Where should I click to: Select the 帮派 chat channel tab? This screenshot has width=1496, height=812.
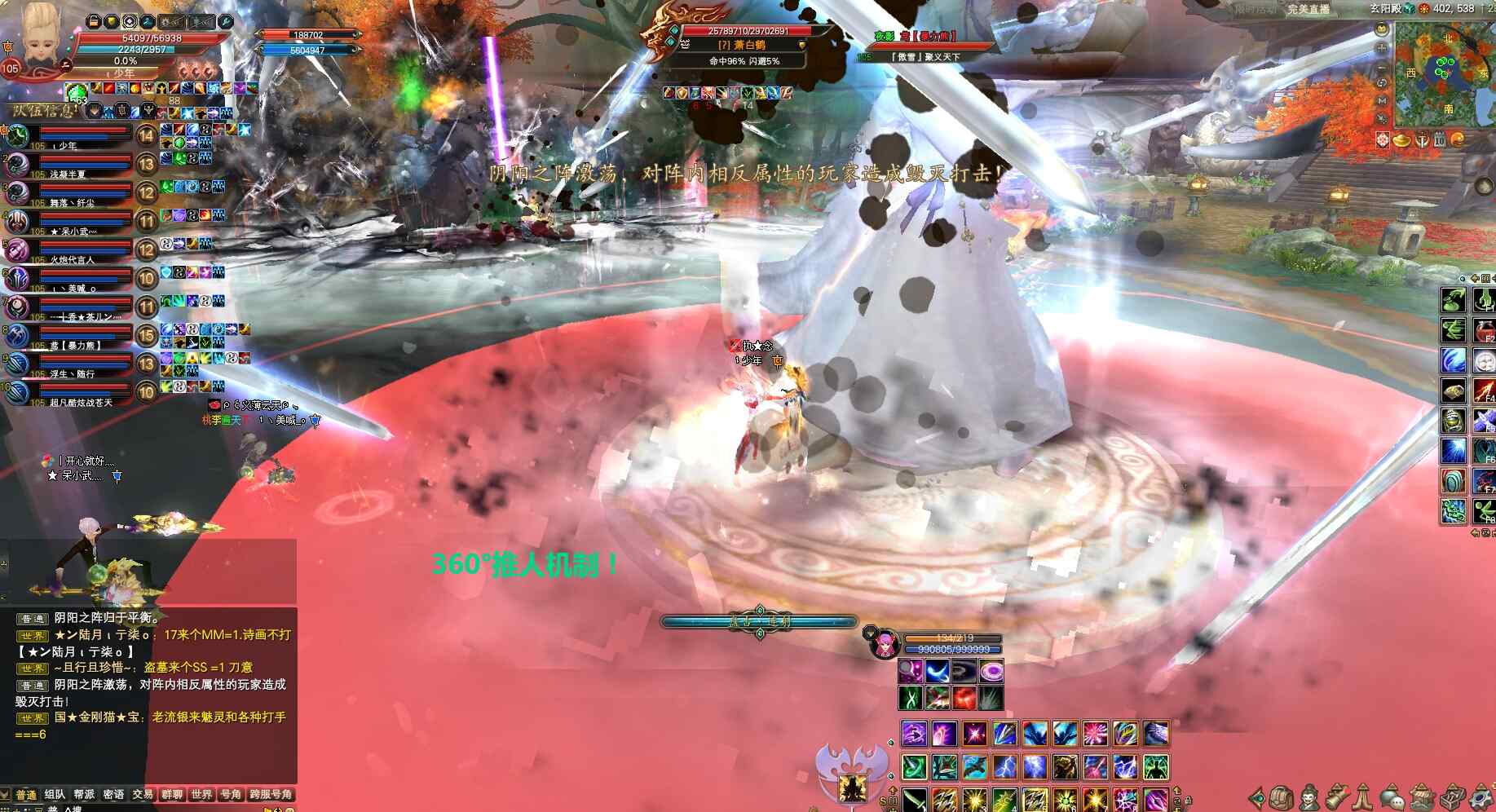click(x=84, y=795)
